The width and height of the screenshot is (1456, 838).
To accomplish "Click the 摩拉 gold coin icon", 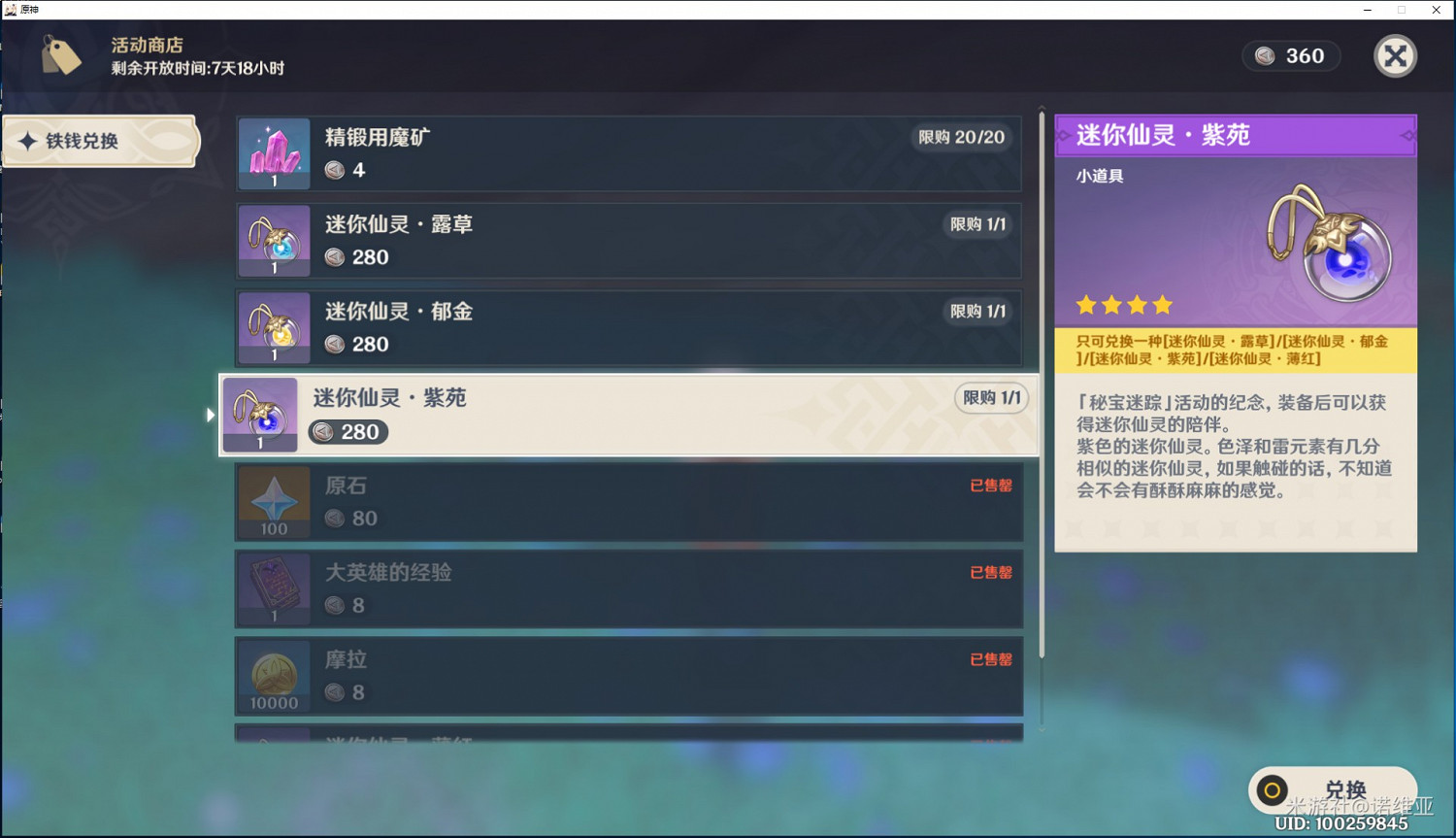I will tap(273, 675).
